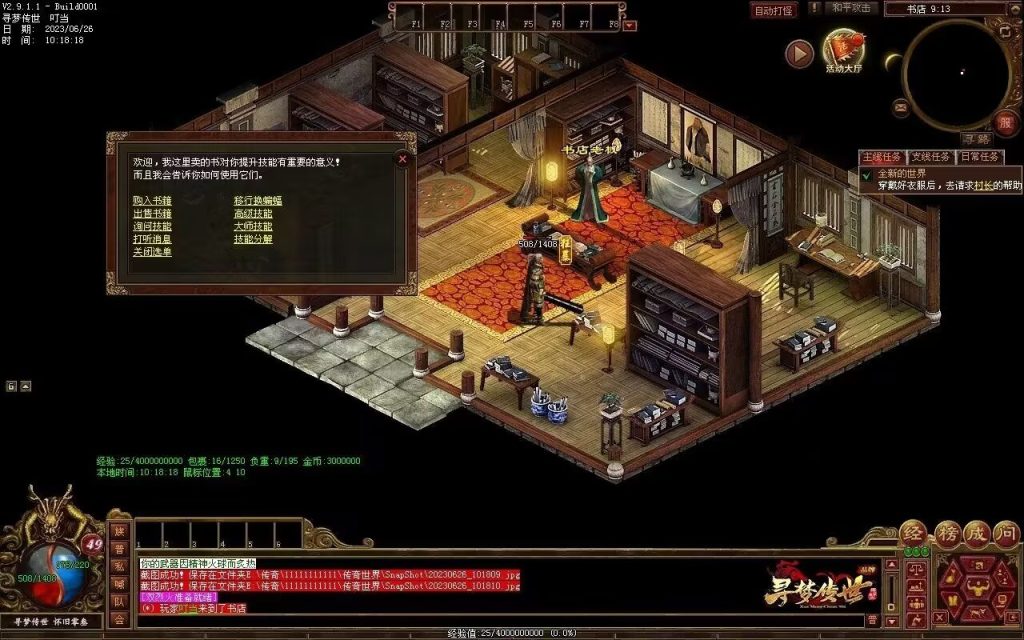Viewport: 1024px width, 640px height.
Task: Switch to the 日常任务 daily quest tab
Action: click(980, 157)
